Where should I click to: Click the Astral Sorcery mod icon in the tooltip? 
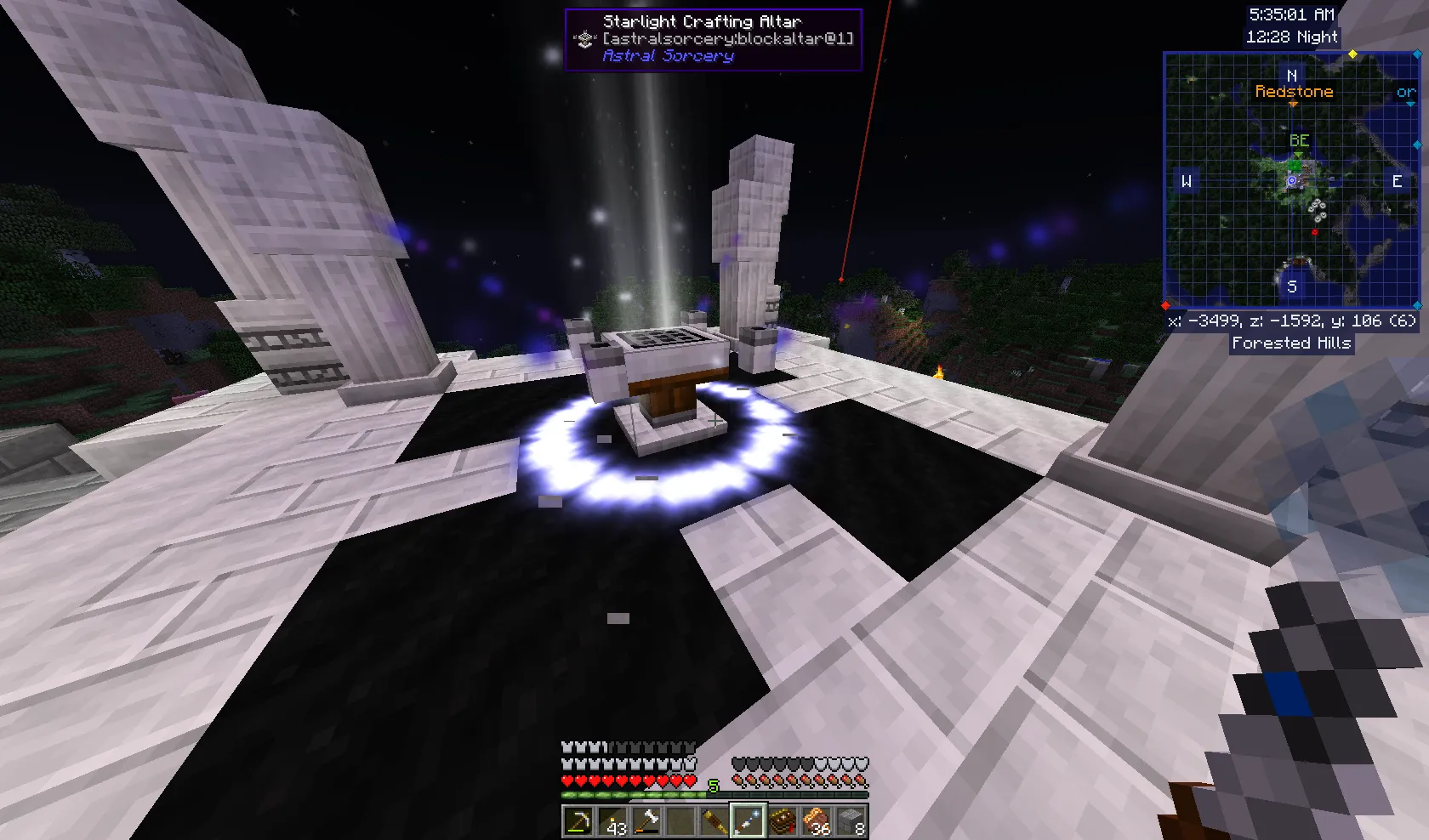(x=584, y=38)
